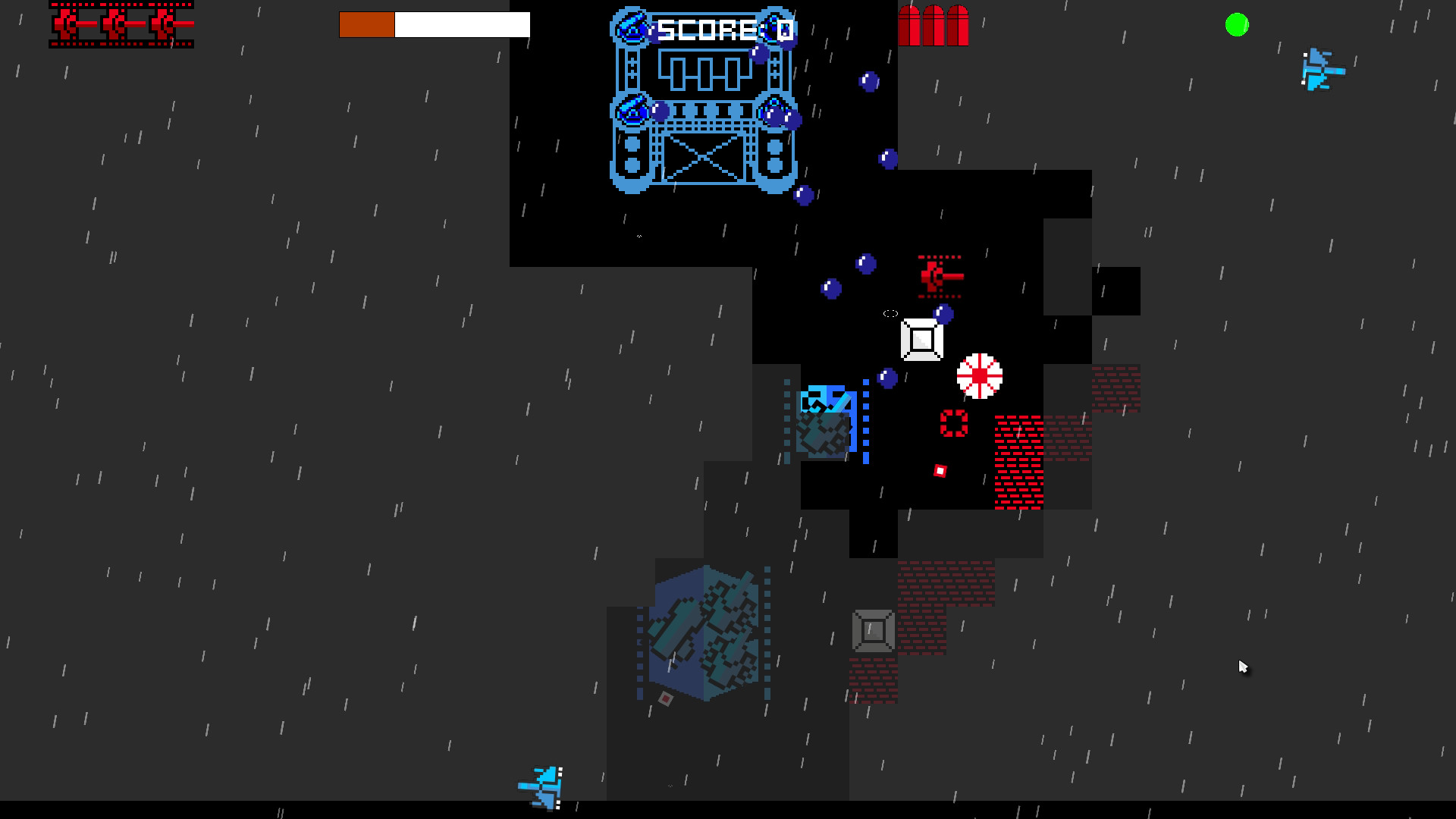Select the blue ship at the bottom of the screen
Screen dimensions: 1456x819
541,789
